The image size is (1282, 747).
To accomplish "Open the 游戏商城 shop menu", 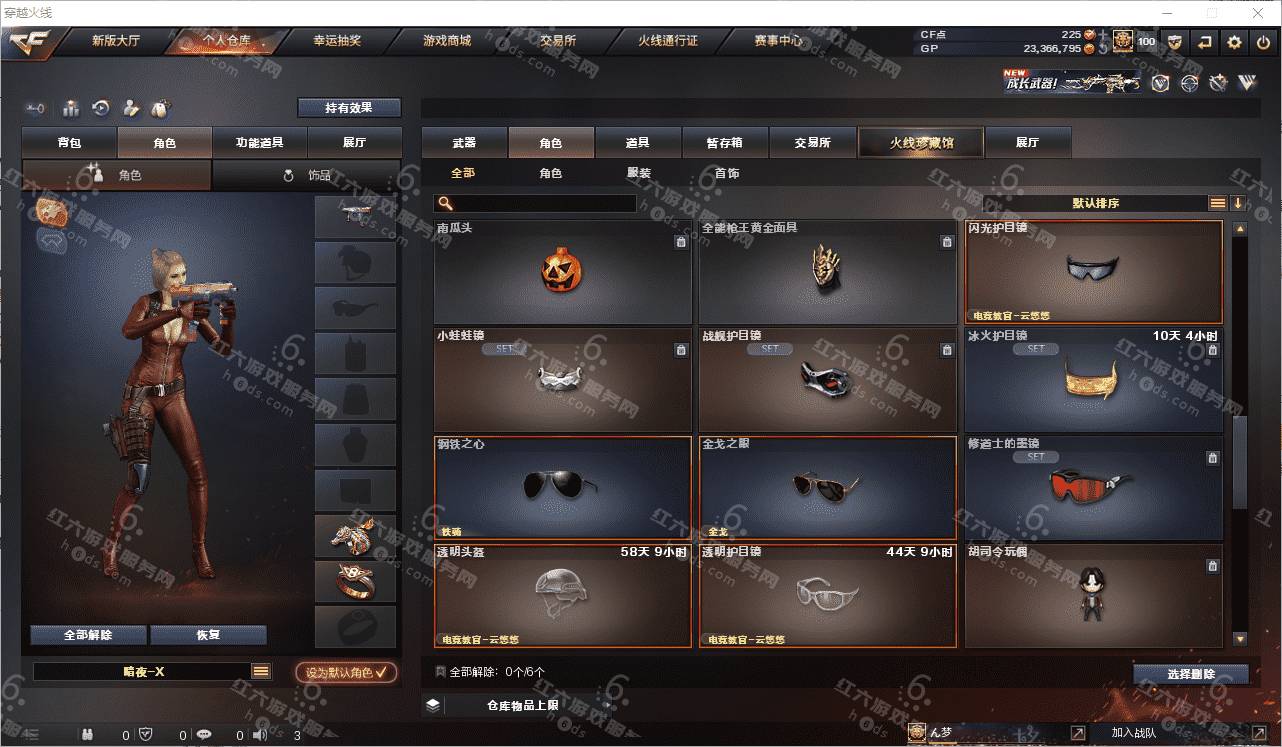I will pos(446,41).
